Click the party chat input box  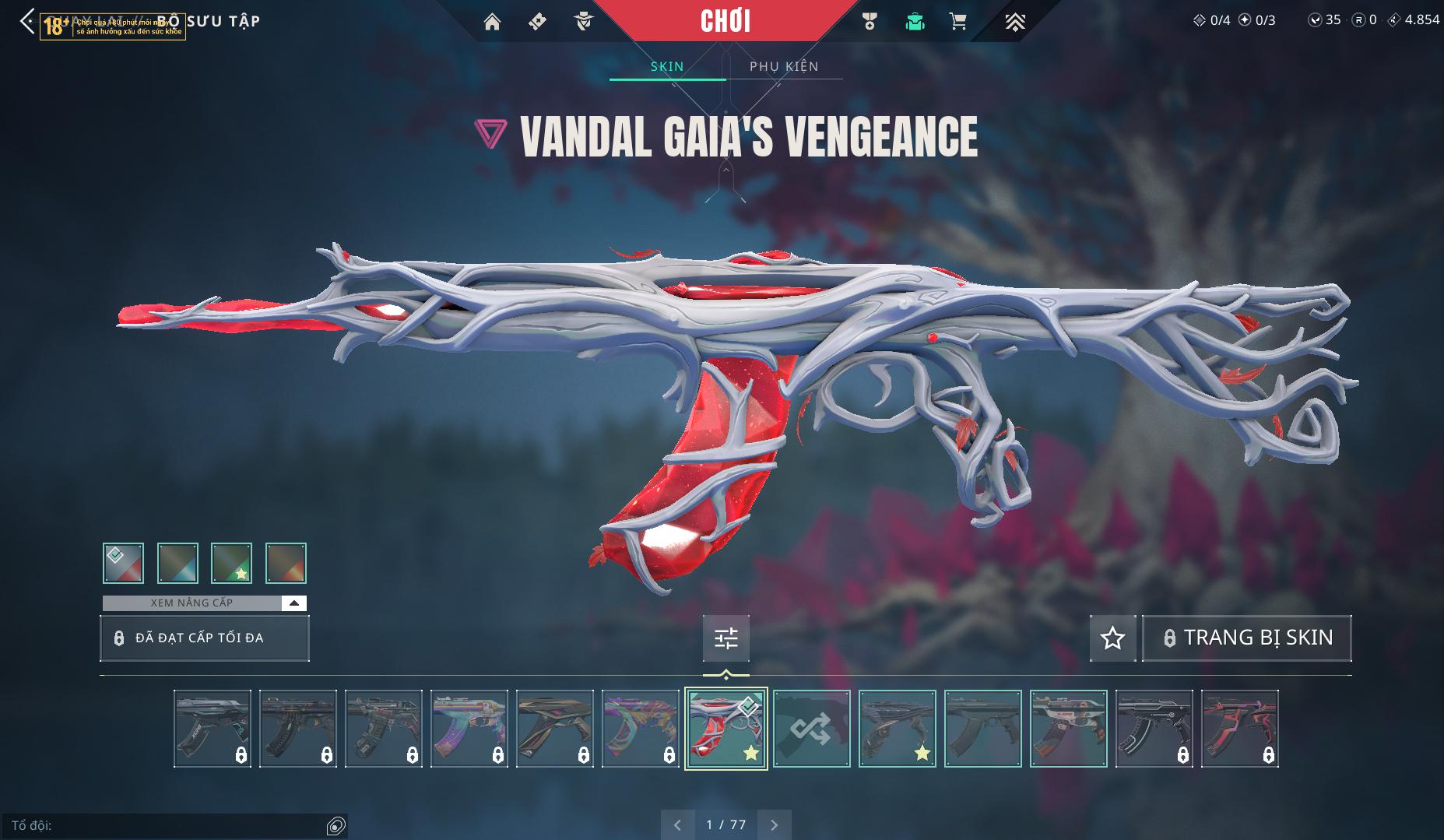pyautogui.click(x=167, y=825)
